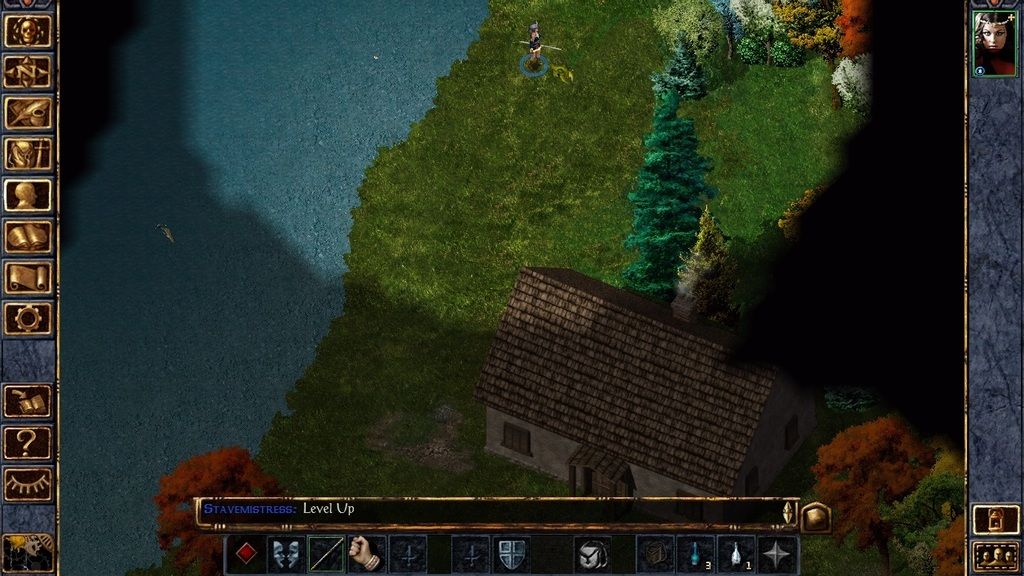
Task: Select the Stavemistress character portrait
Action: [994, 43]
